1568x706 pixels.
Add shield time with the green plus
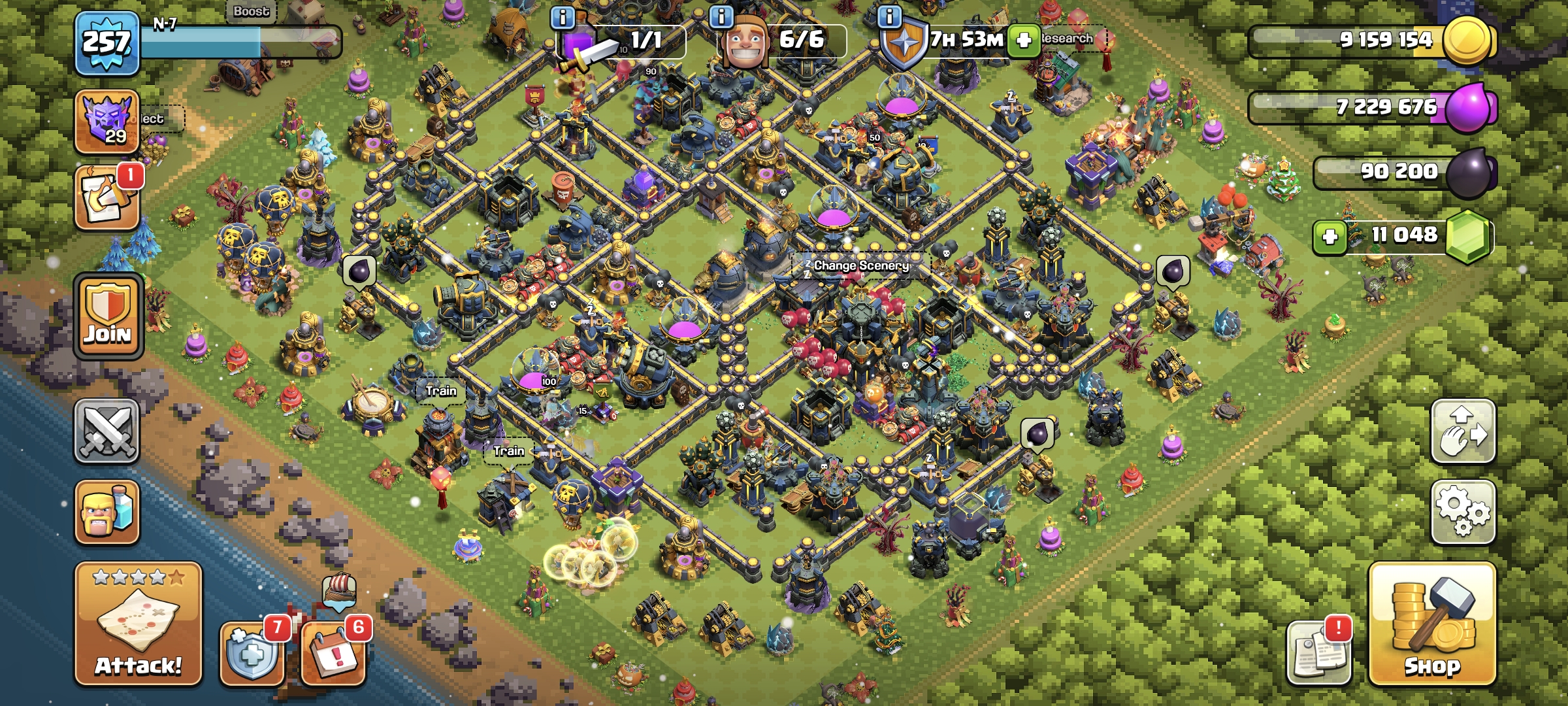(x=1024, y=41)
